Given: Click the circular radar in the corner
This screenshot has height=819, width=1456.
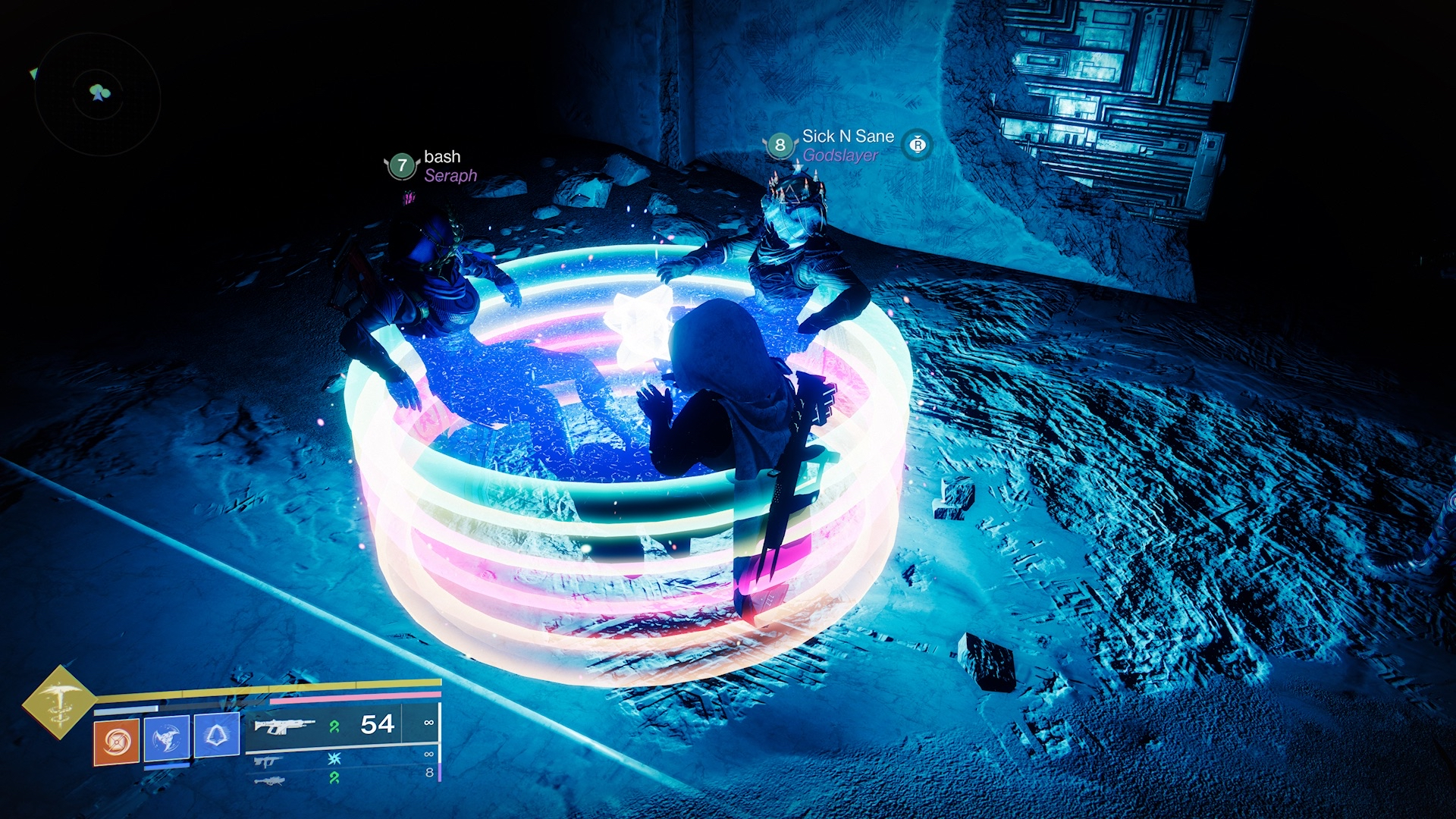Looking at the screenshot, I should (98, 94).
